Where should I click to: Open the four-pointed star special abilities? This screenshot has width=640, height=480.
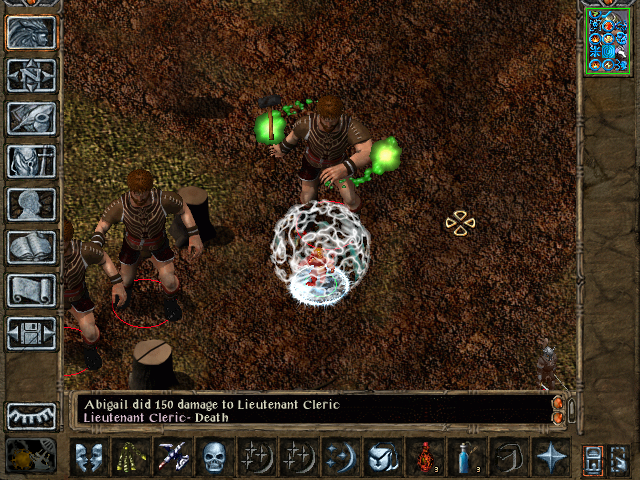pos(550,457)
